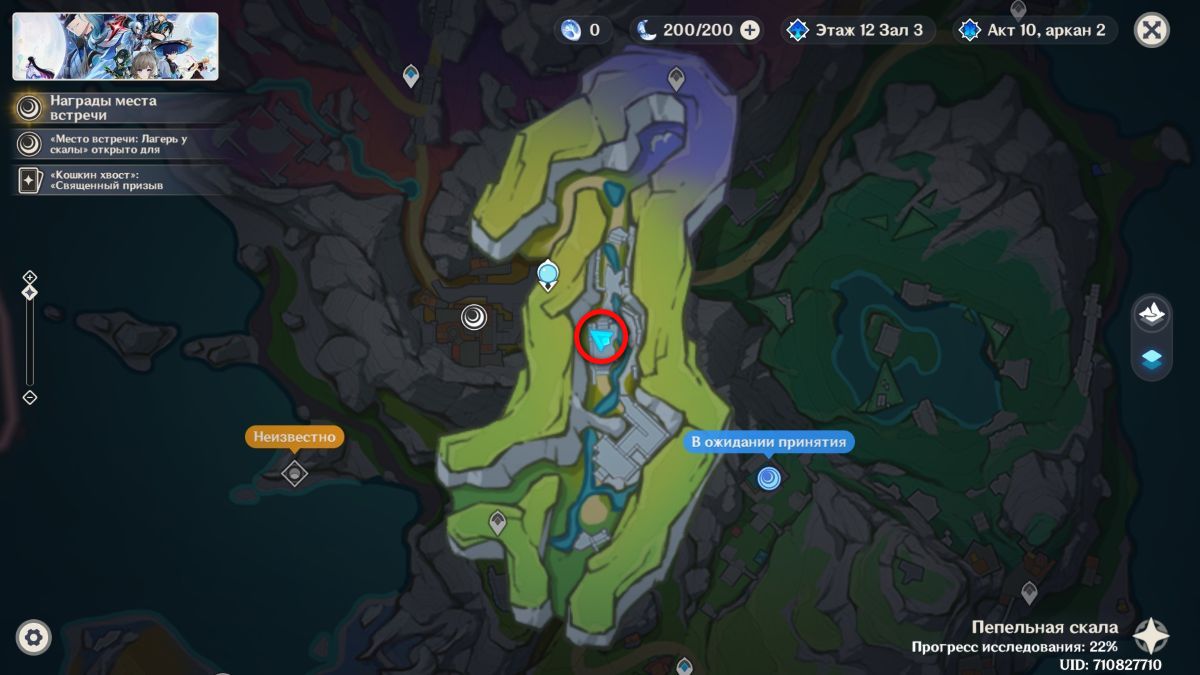
Task: Open the star compass pin menu
Action: [x=1151, y=636]
